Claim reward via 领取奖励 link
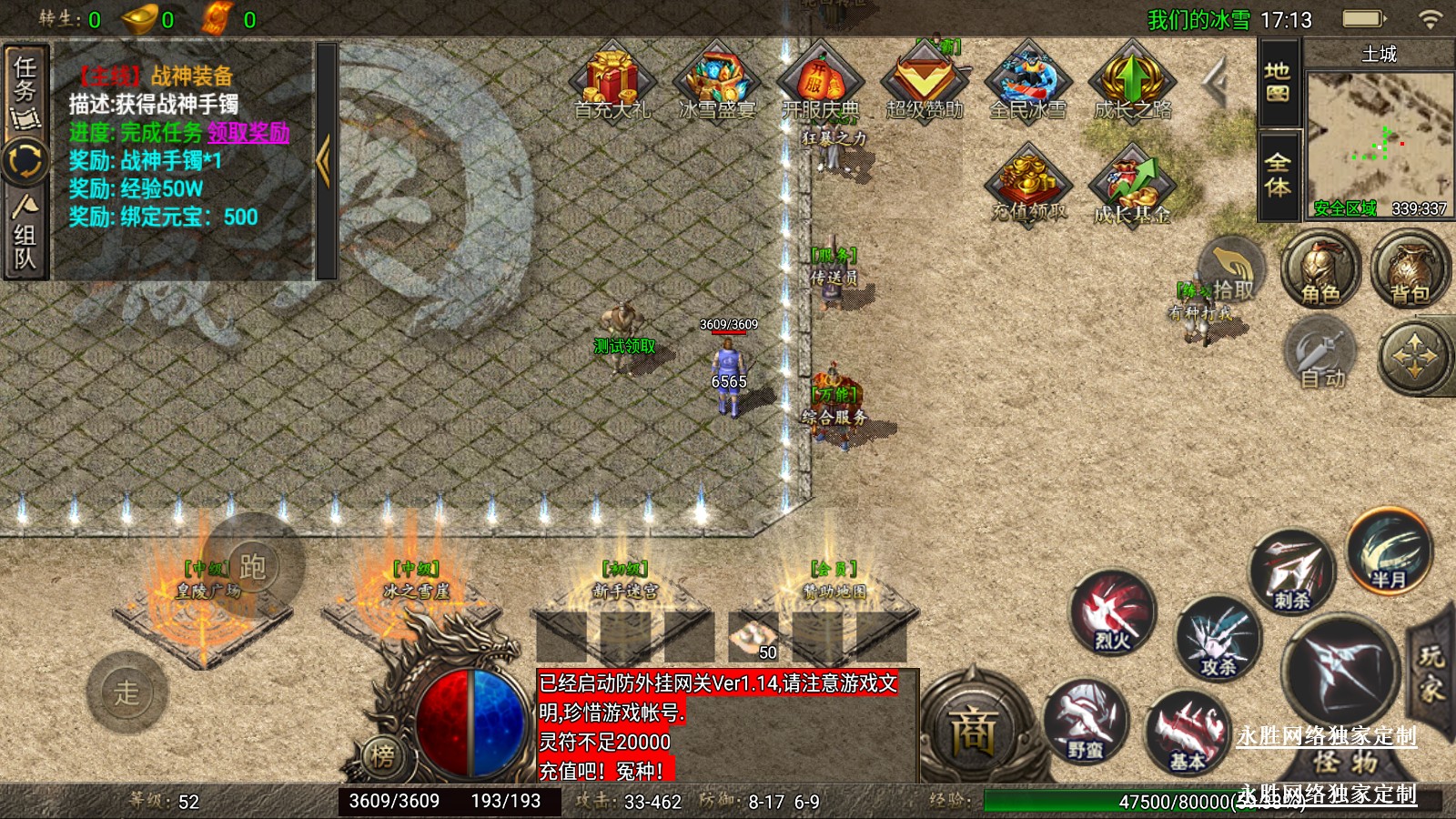 tap(248, 133)
